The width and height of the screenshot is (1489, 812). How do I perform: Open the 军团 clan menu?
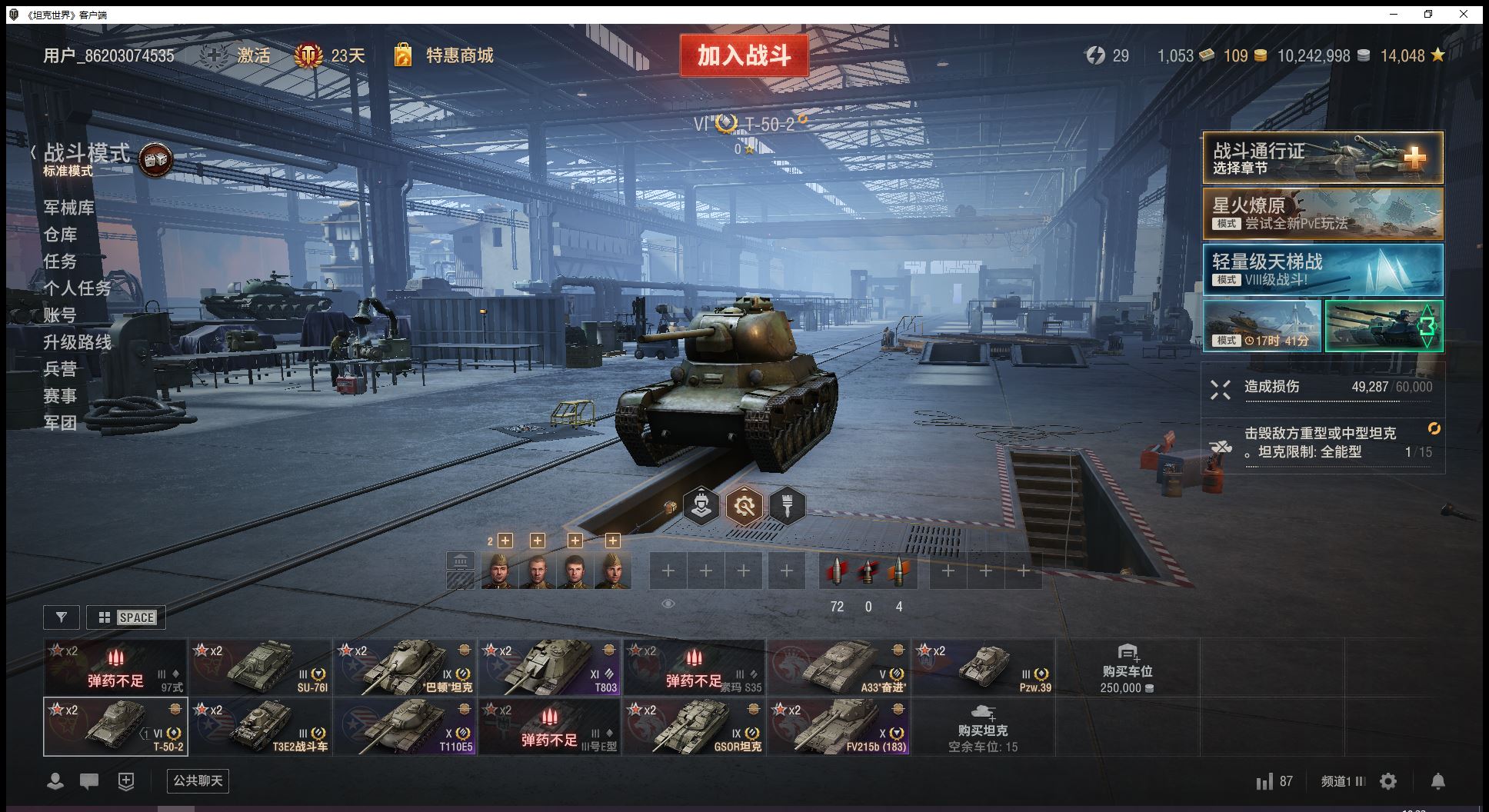pyautogui.click(x=61, y=423)
